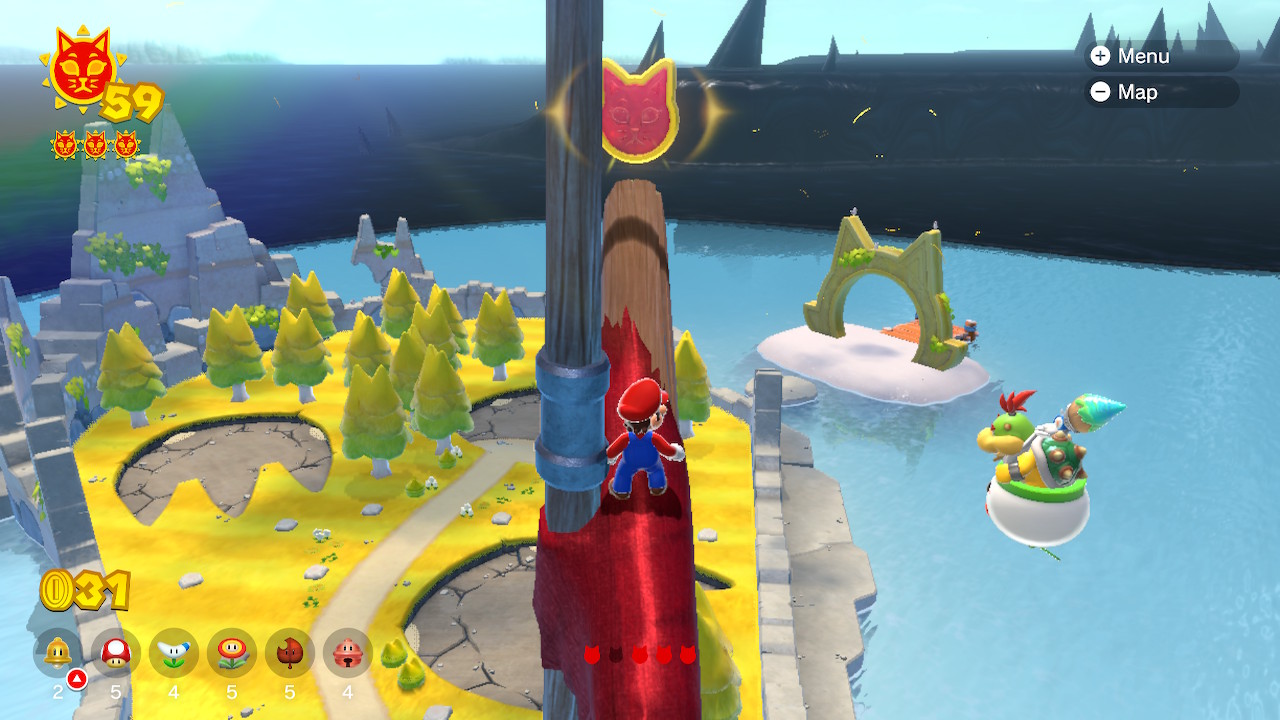Select the Boomerang Flower reserve item
1280x720 pixels.
pos(174,653)
